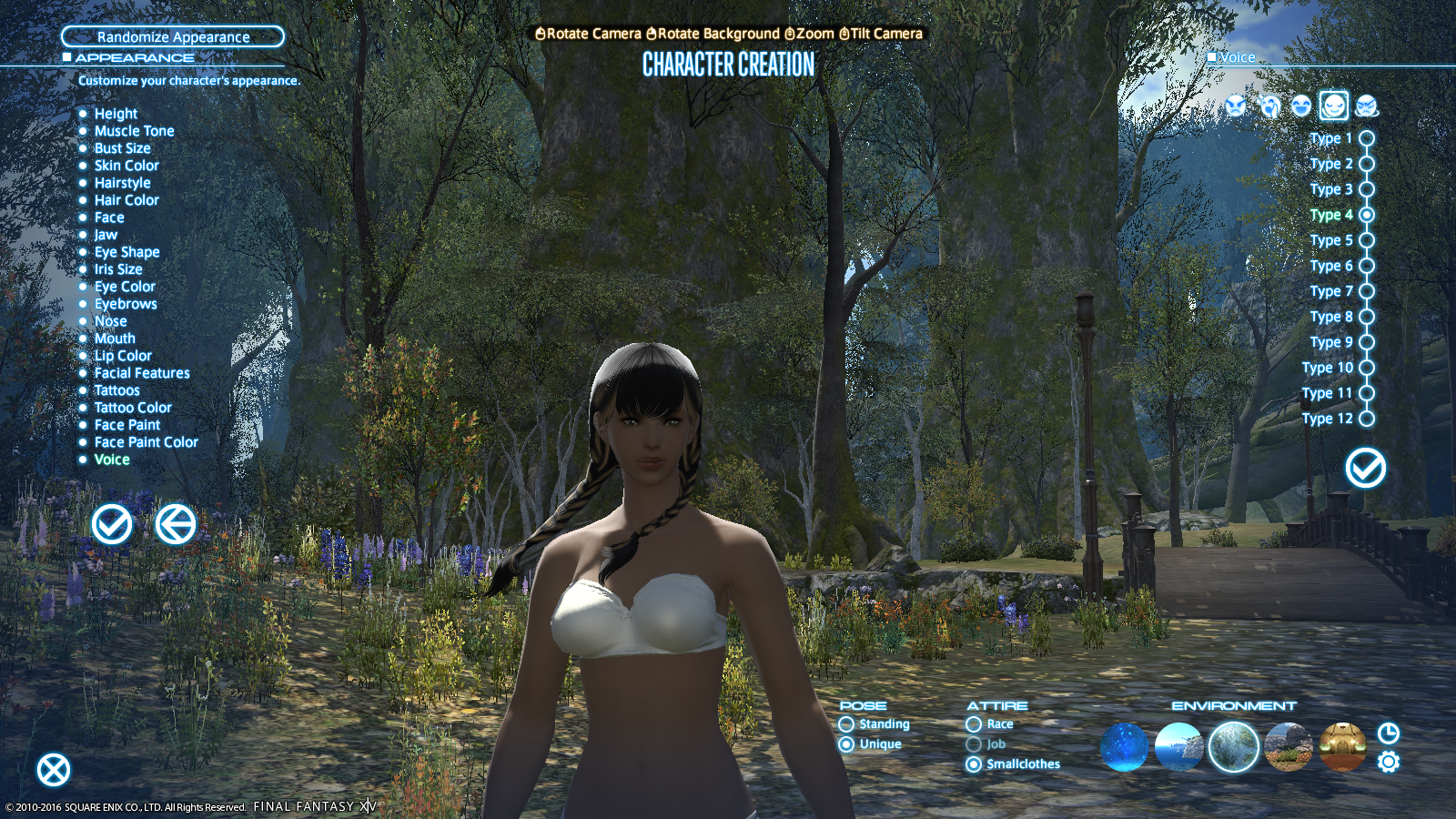The image size is (1456, 819).
Task: Open the Height setting
Action: pos(116,114)
